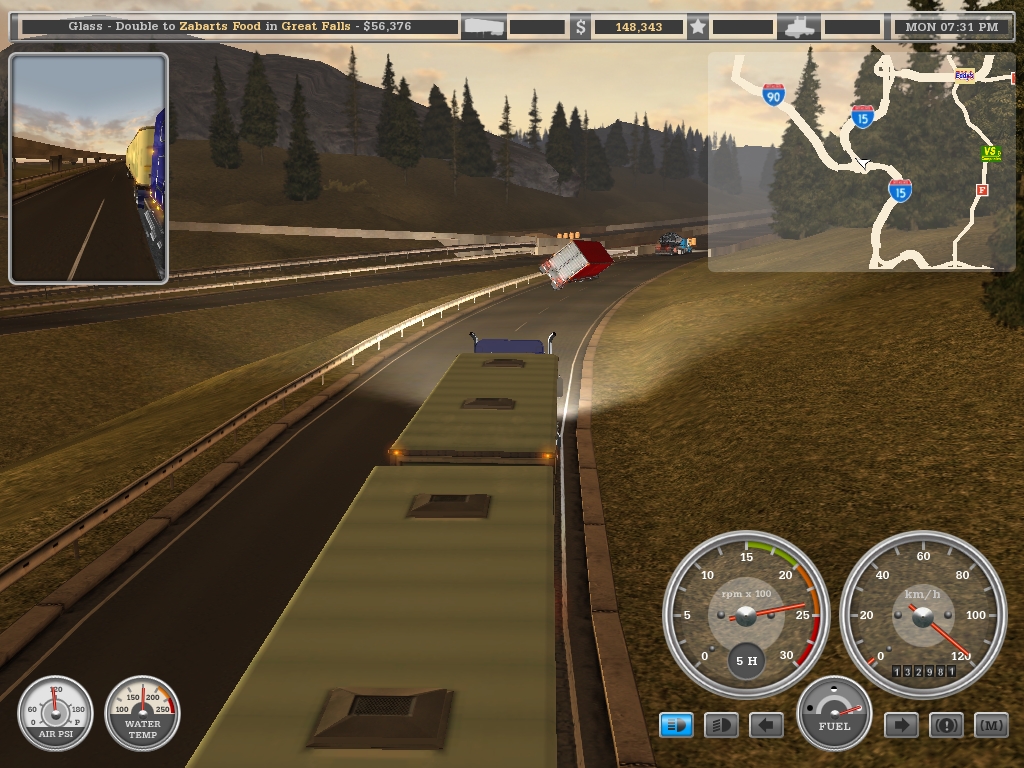Screen dimensions: 1024x768
Task: Click the star rating icon
Action: click(x=698, y=27)
